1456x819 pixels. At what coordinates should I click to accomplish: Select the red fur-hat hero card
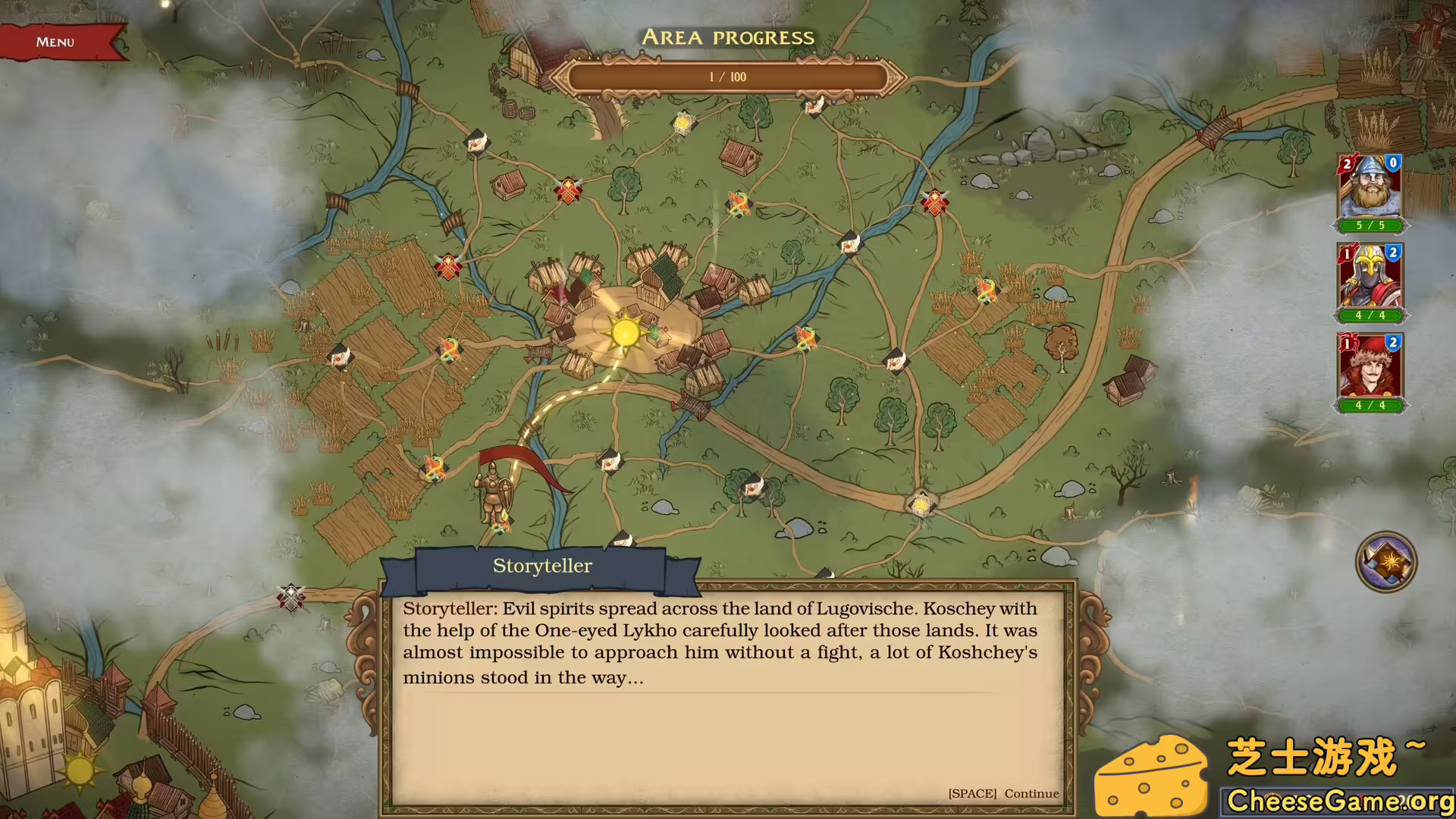coord(1370,369)
